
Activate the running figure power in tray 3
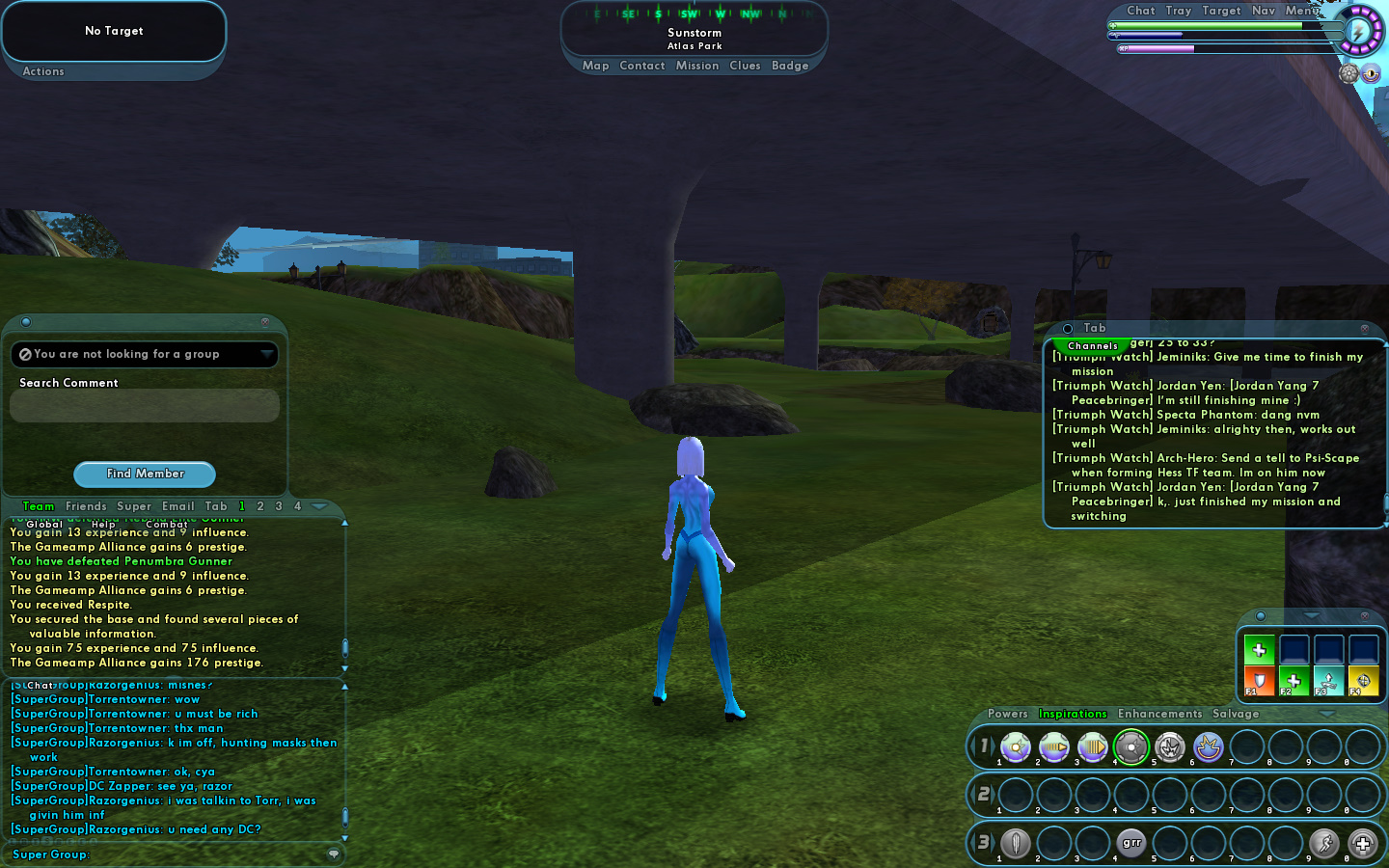coord(1323,844)
